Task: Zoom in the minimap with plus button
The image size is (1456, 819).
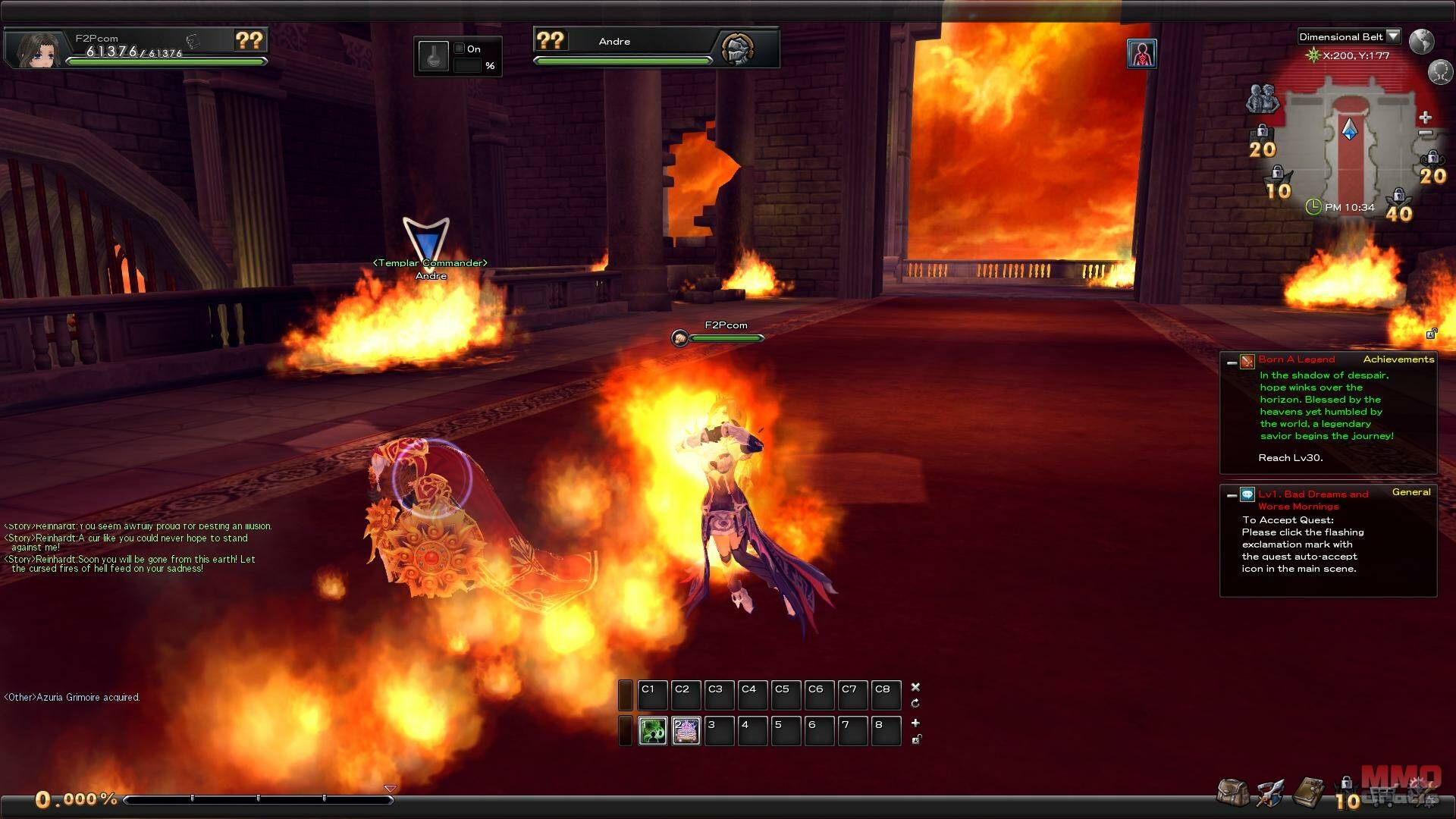Action: coord(1425,118)
